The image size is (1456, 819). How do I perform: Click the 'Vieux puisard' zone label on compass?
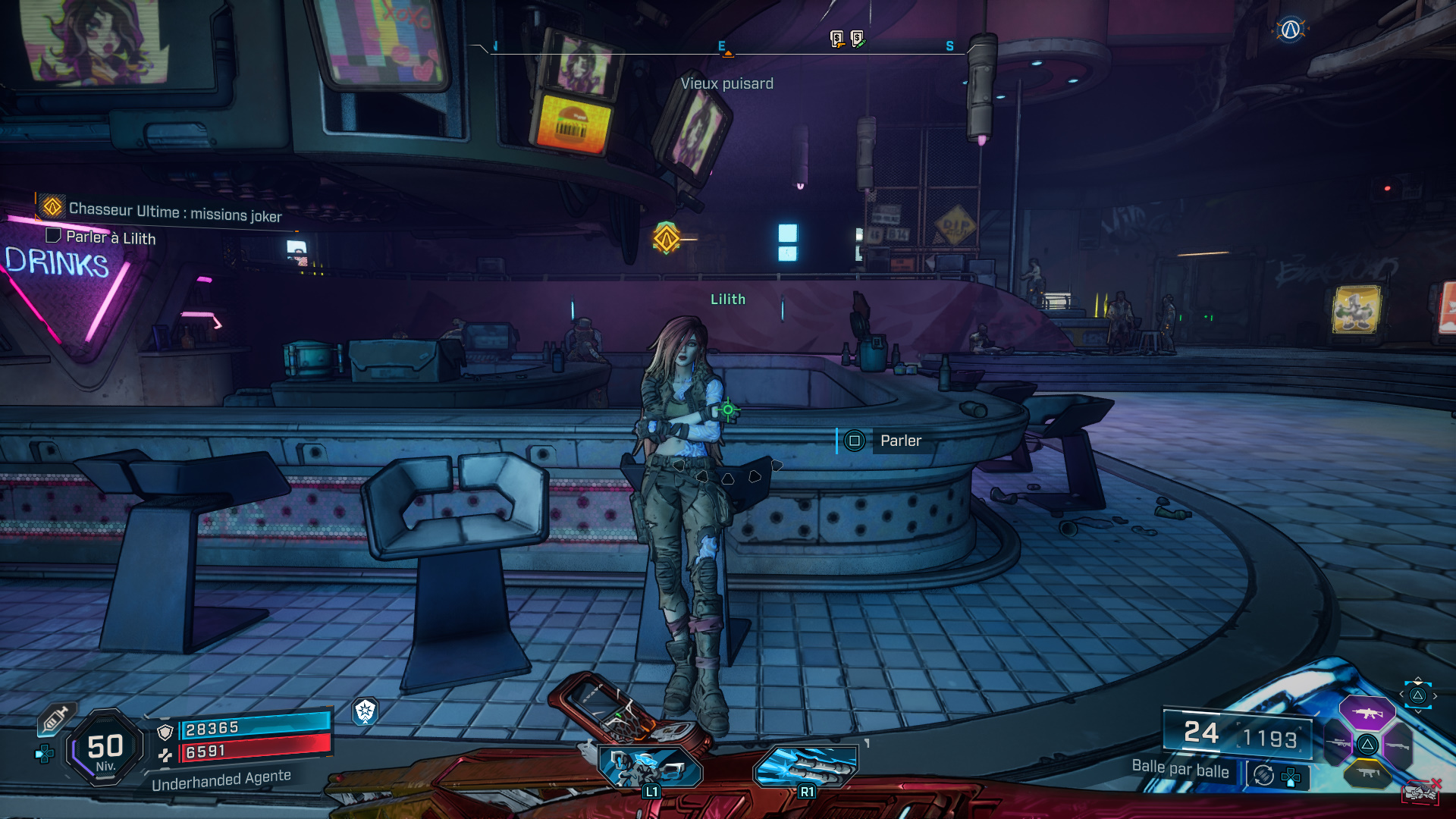click(728, 83)
